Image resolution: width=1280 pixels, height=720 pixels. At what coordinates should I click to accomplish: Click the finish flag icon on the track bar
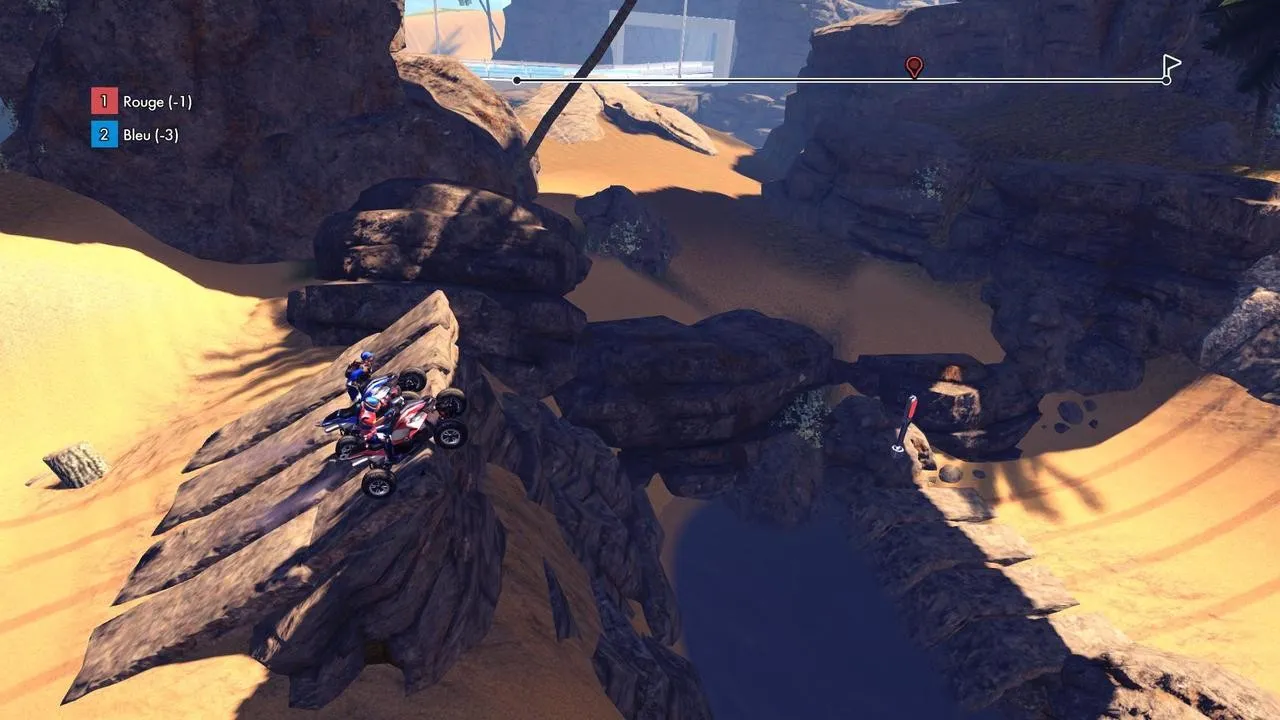click(x=1171, y=66)
